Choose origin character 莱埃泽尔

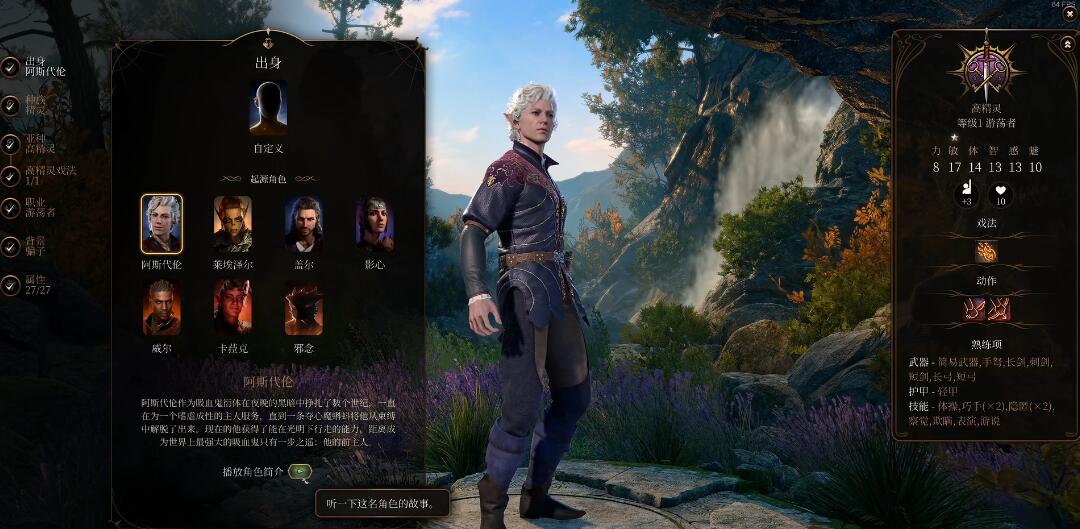click(232, 224)
